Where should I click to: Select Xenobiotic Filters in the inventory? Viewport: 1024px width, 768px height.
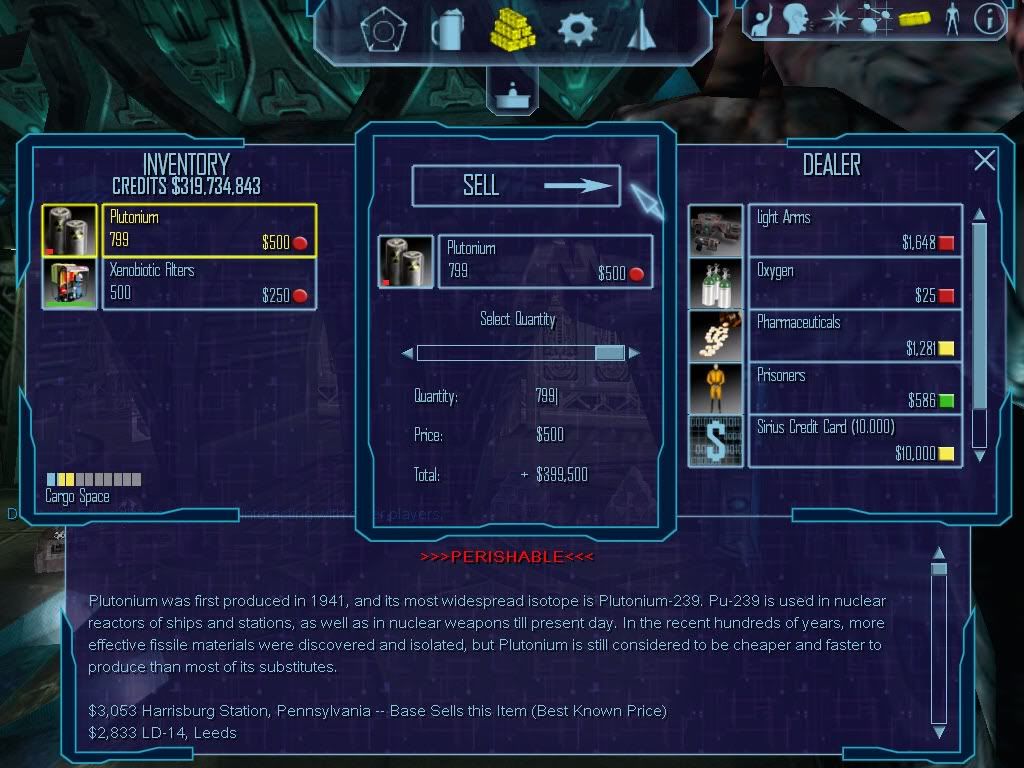(x=209, y=283)
